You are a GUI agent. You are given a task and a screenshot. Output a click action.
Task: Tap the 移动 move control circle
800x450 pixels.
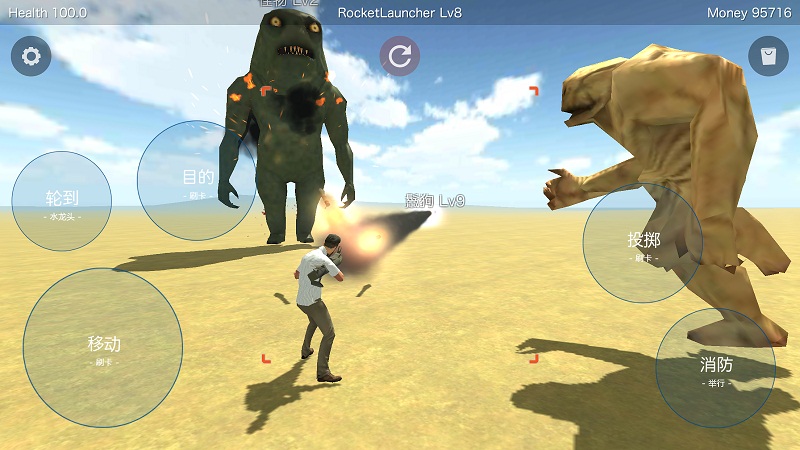pyautogui.click(x=103, y=348)
